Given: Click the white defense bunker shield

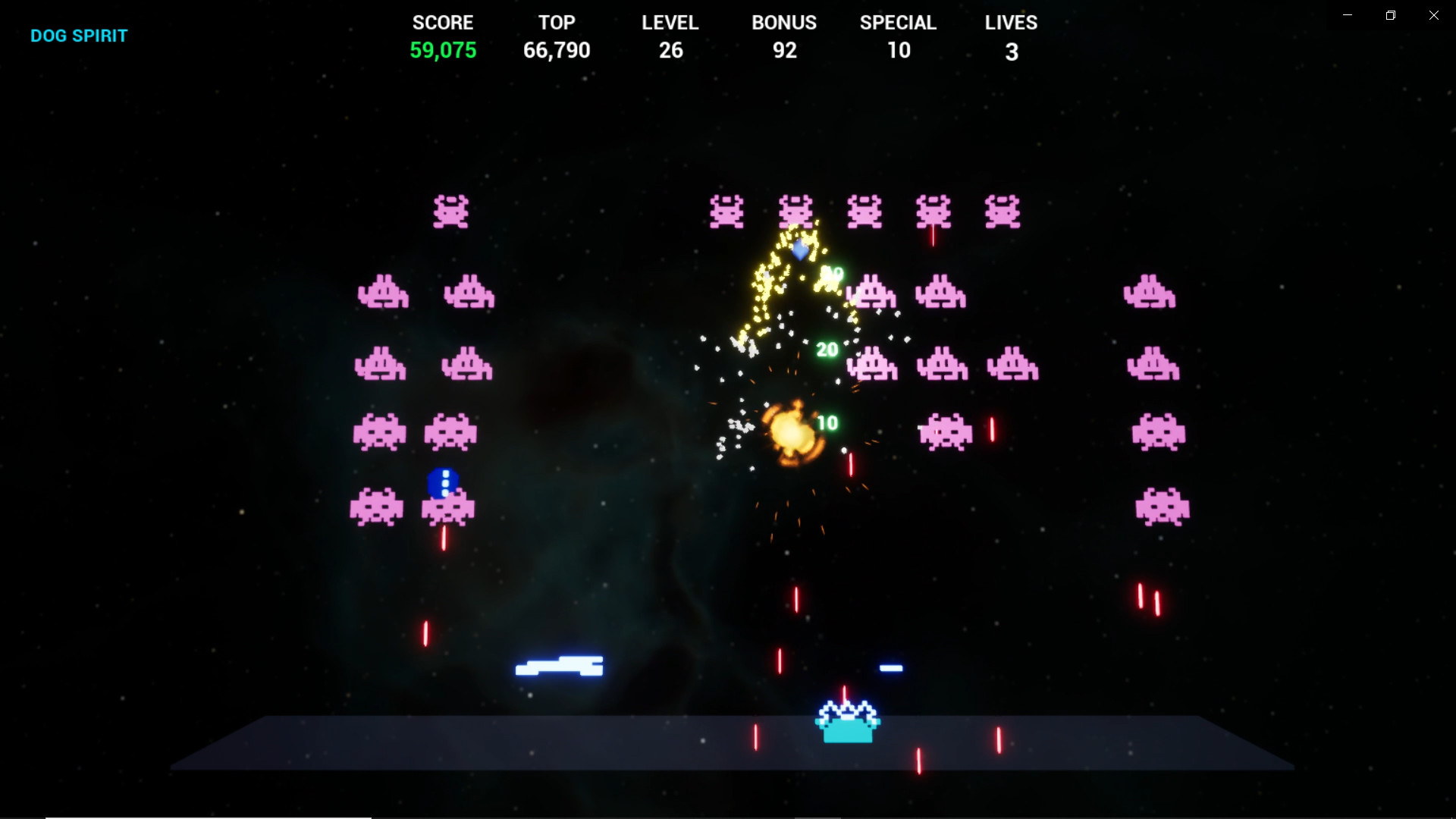Looking at the screenshot, I should pos(559,667).
